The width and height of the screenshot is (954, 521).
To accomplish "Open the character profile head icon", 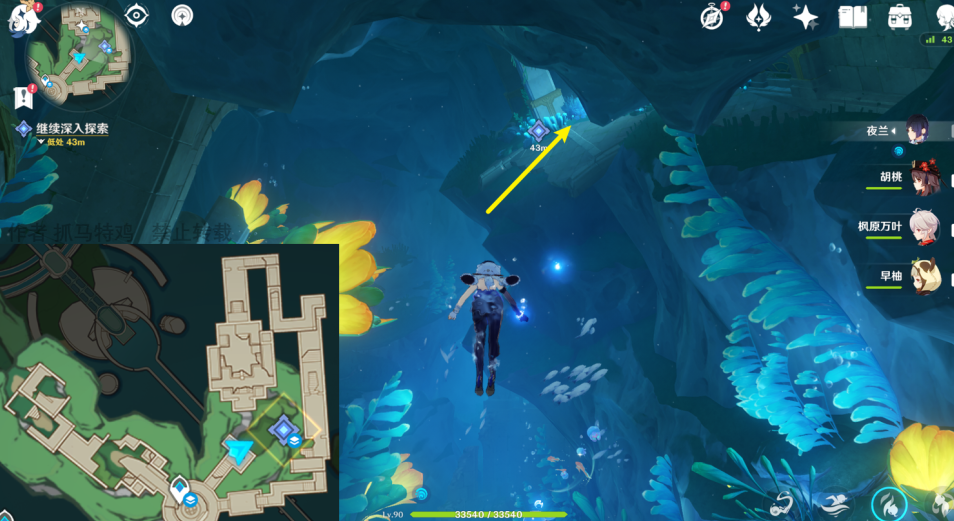I will point(944,17).
